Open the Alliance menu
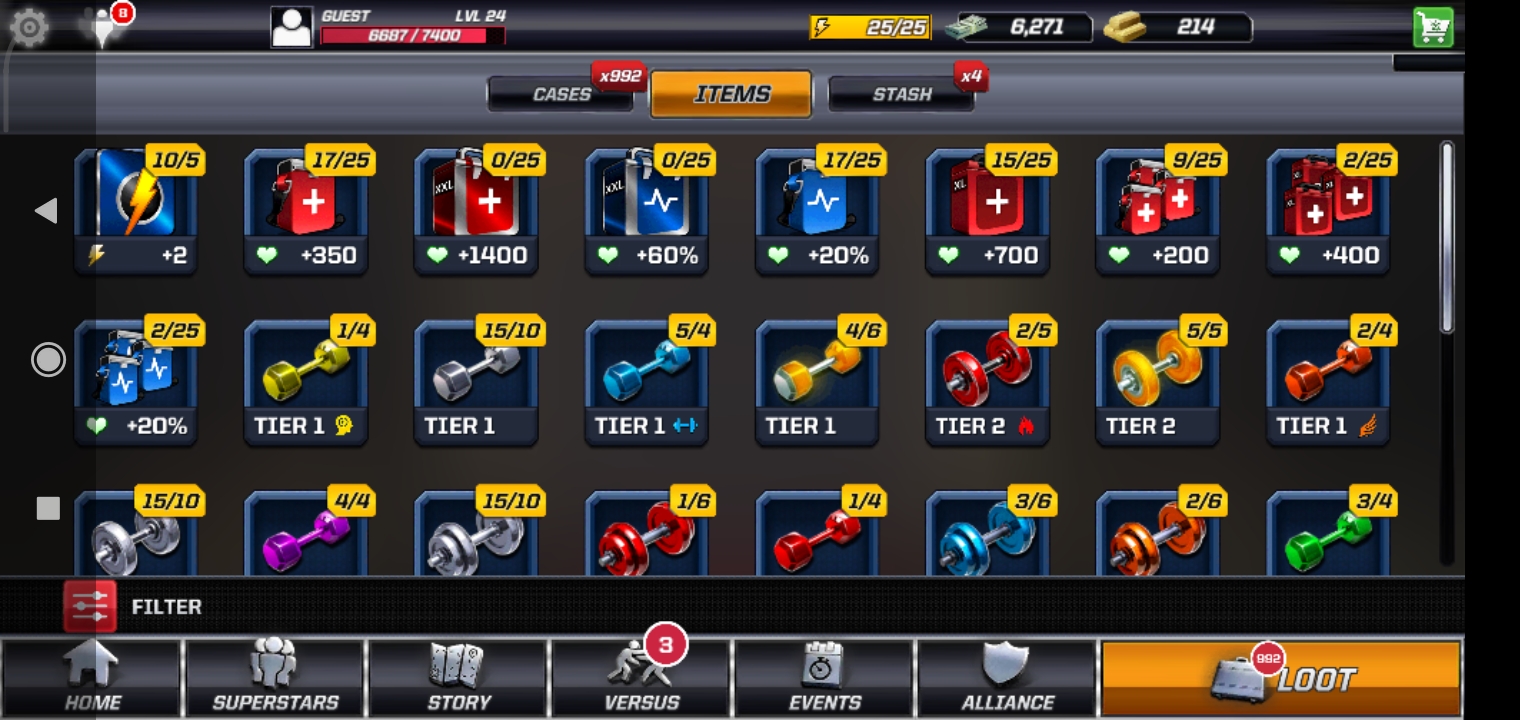The width and height of the screenshot is (1520, 720). pos(1007,677)
